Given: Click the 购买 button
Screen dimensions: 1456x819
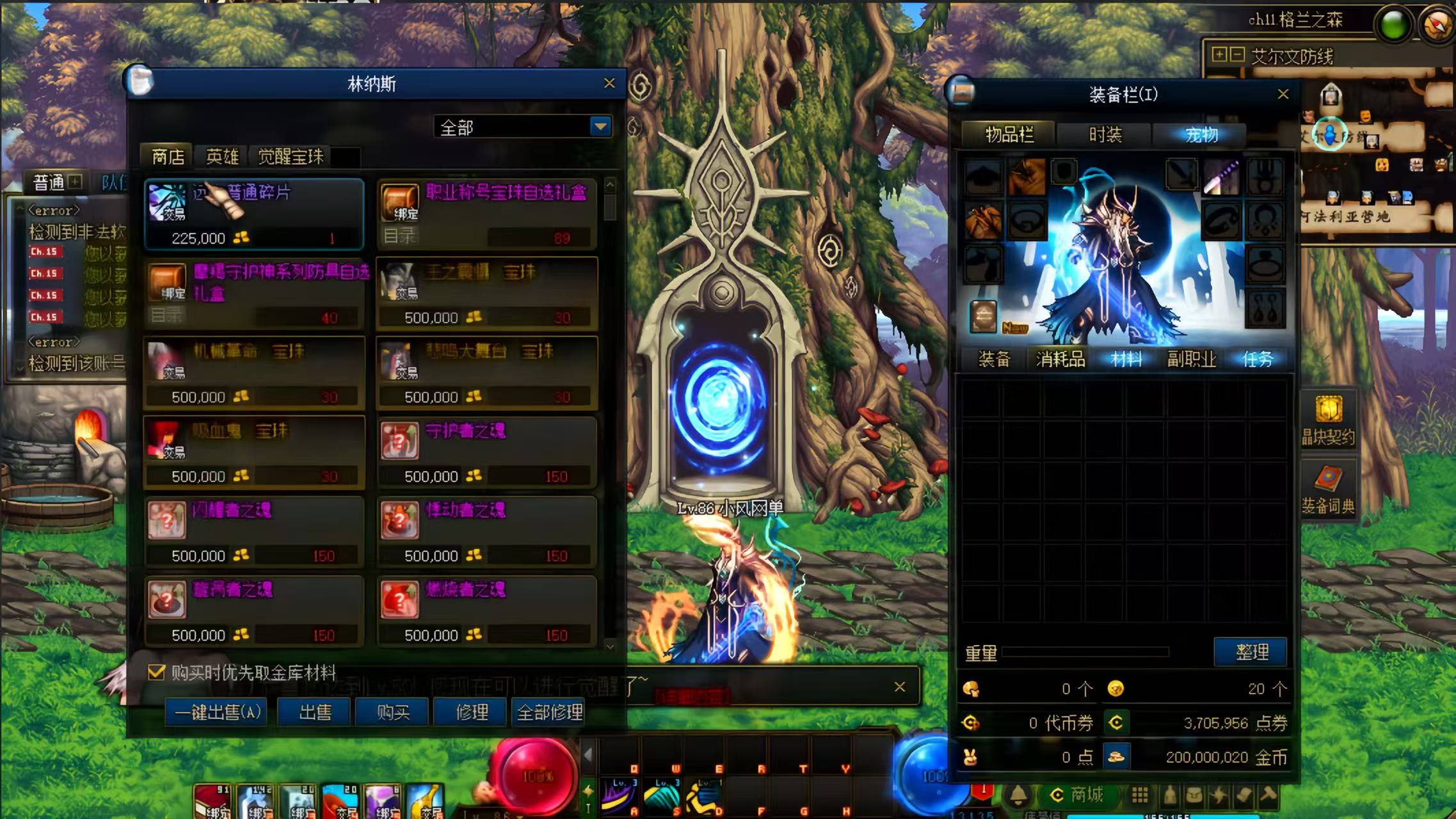Looking at the screenshot, I should coord(393,712).
